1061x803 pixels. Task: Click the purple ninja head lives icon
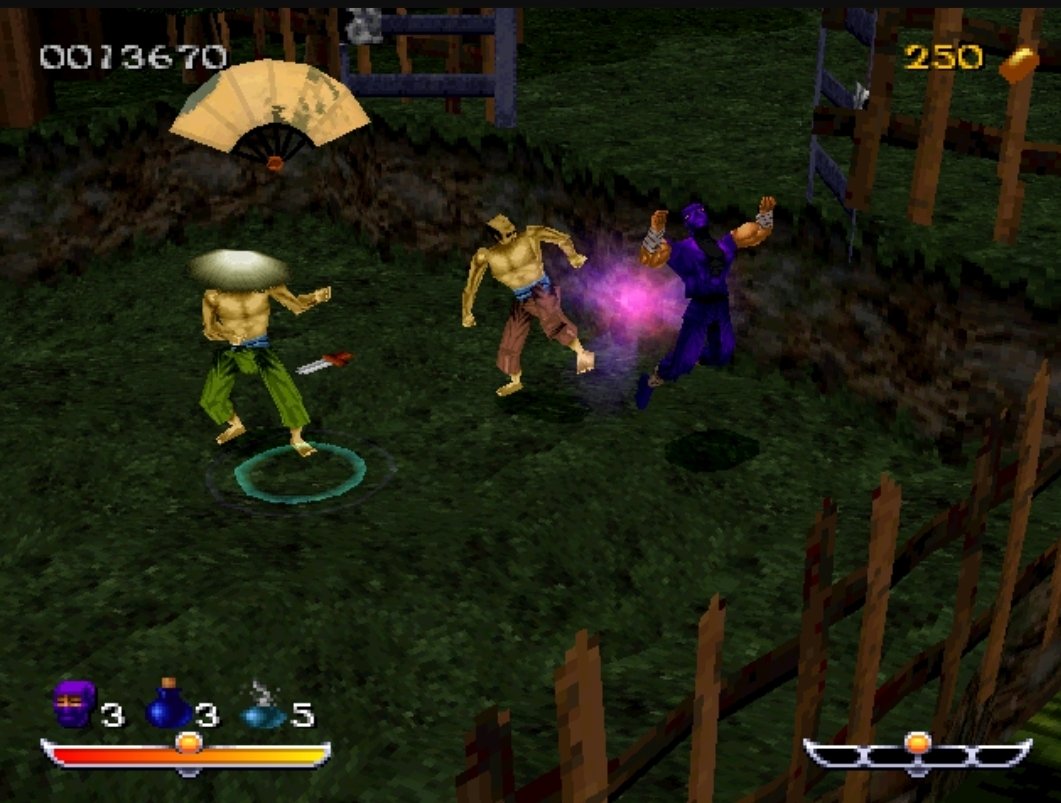pyautogui.click(x=75, y=705)
